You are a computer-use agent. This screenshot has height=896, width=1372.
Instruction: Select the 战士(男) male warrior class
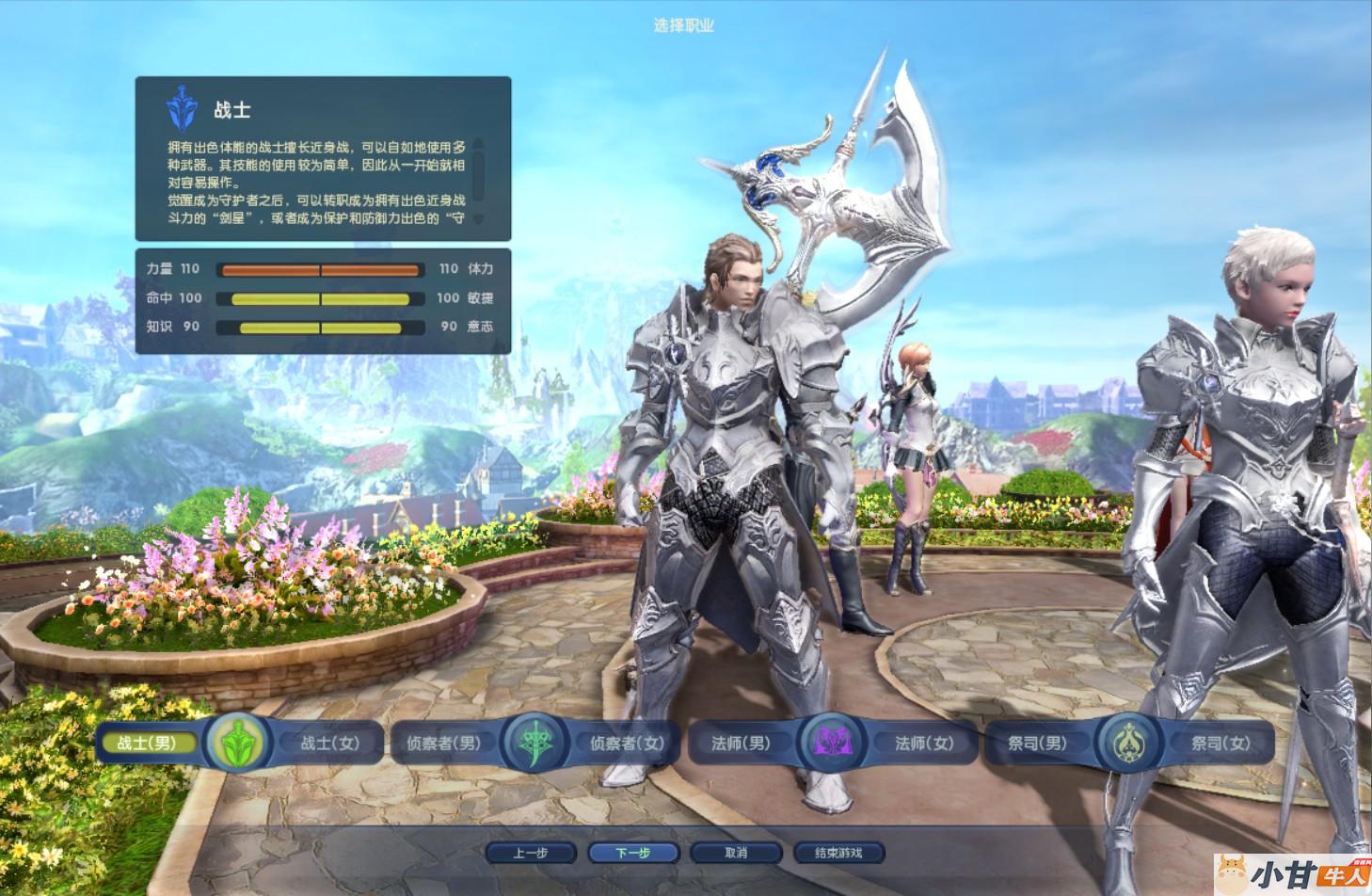147,744
